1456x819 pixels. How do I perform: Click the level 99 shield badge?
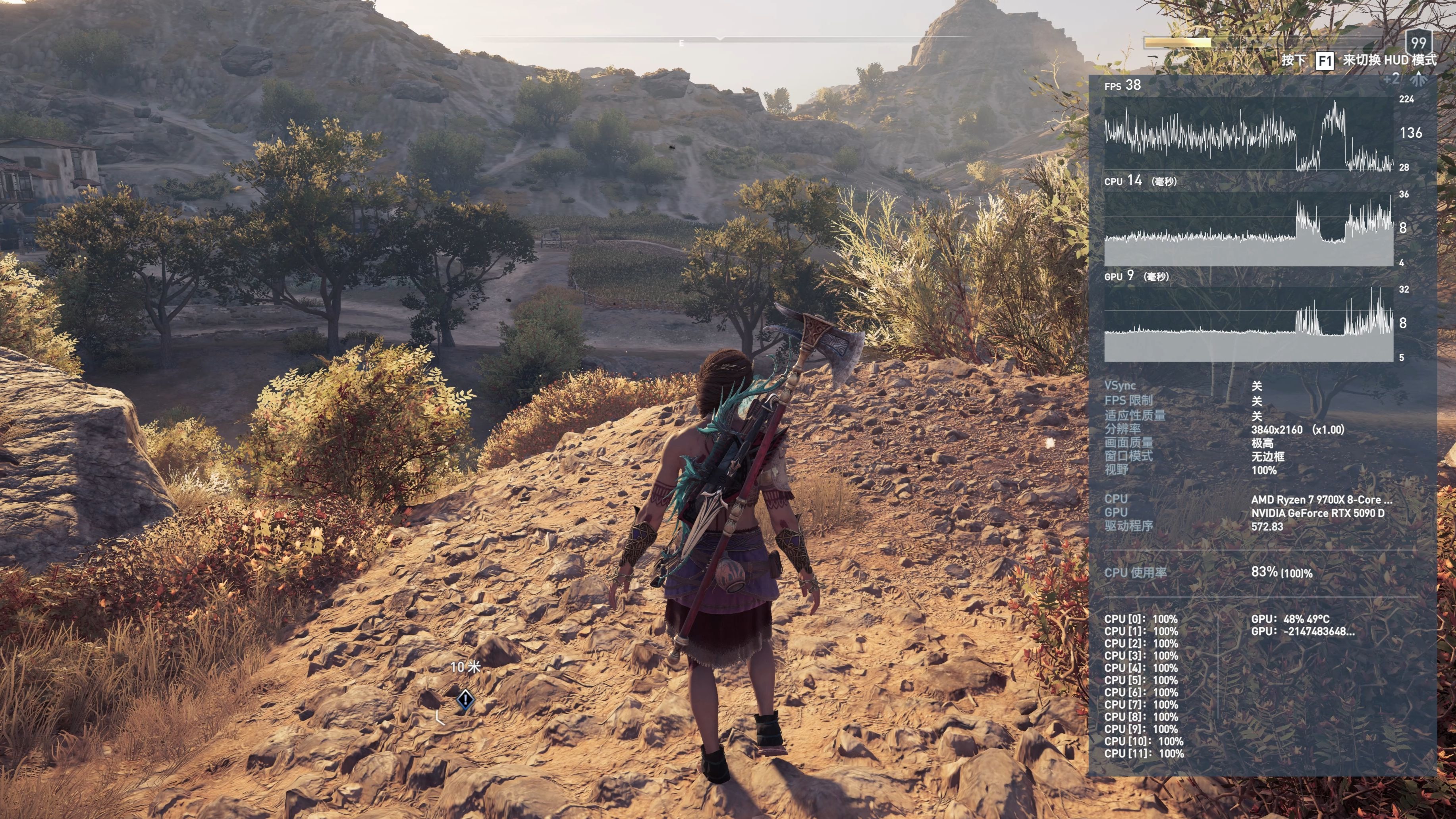[1418, 42]
